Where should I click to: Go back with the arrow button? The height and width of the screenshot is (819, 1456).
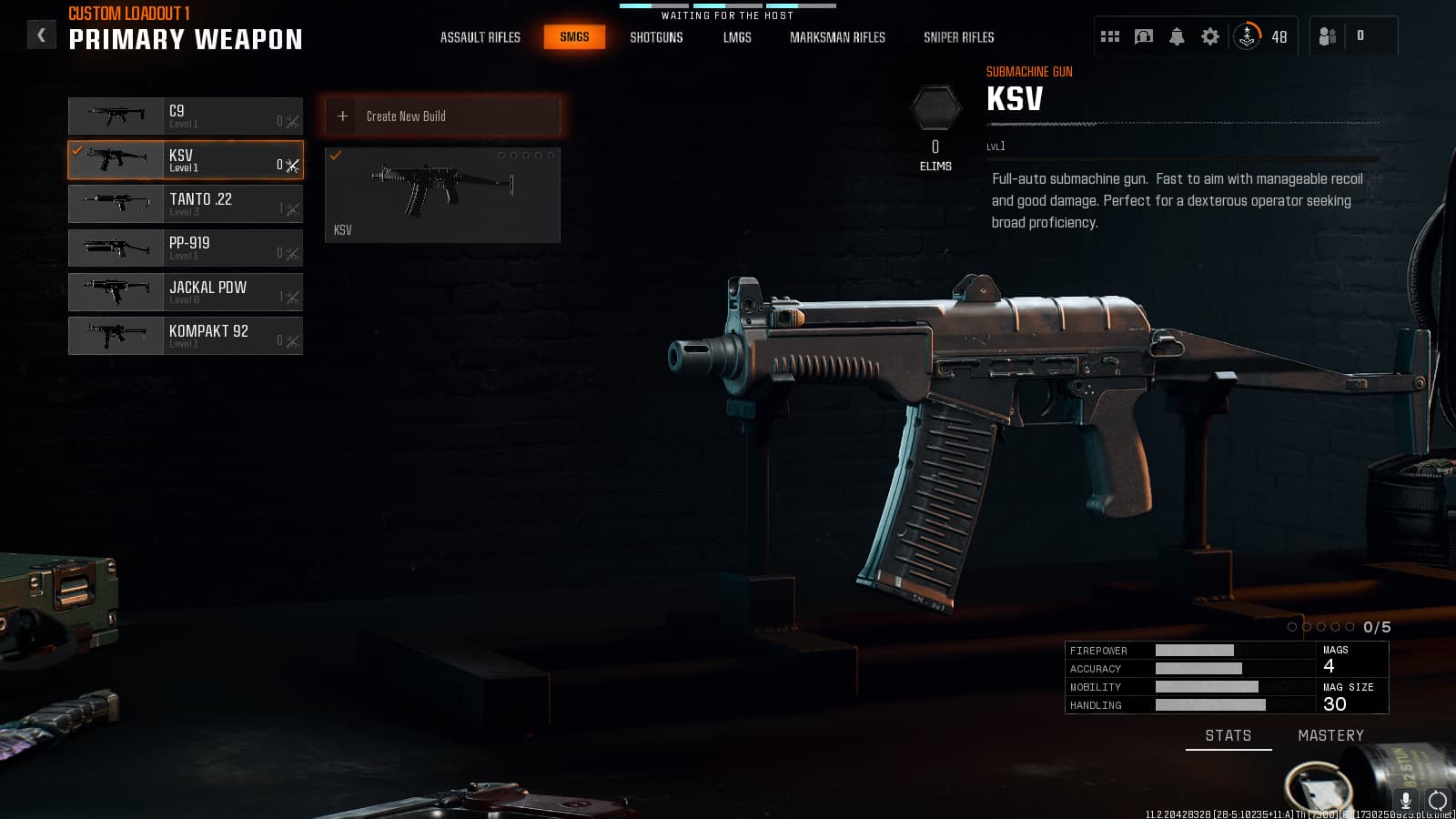pos(41,35)
